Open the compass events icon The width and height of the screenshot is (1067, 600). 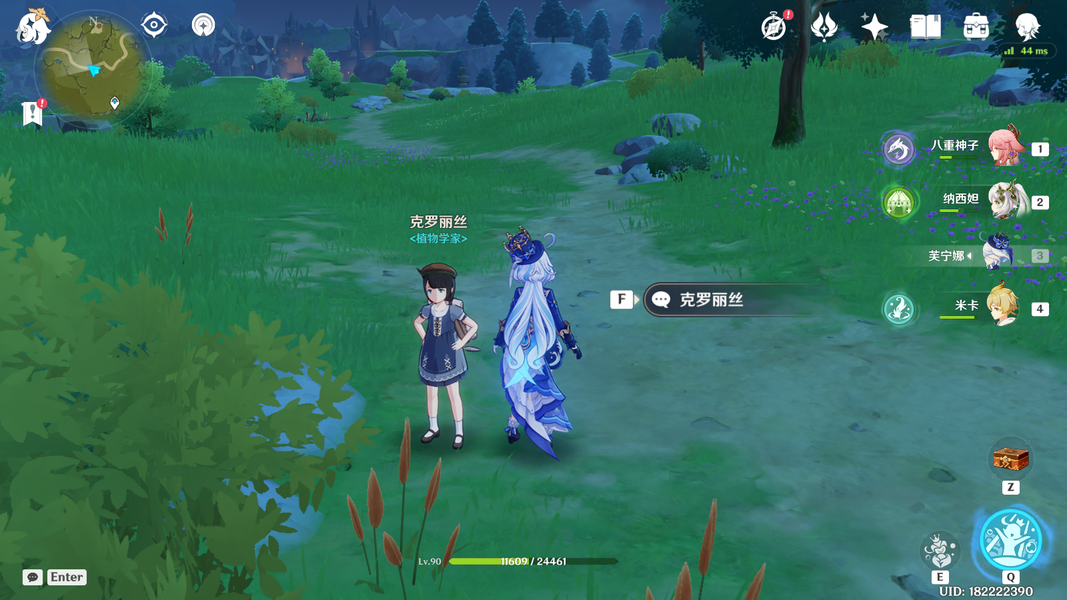773,27
